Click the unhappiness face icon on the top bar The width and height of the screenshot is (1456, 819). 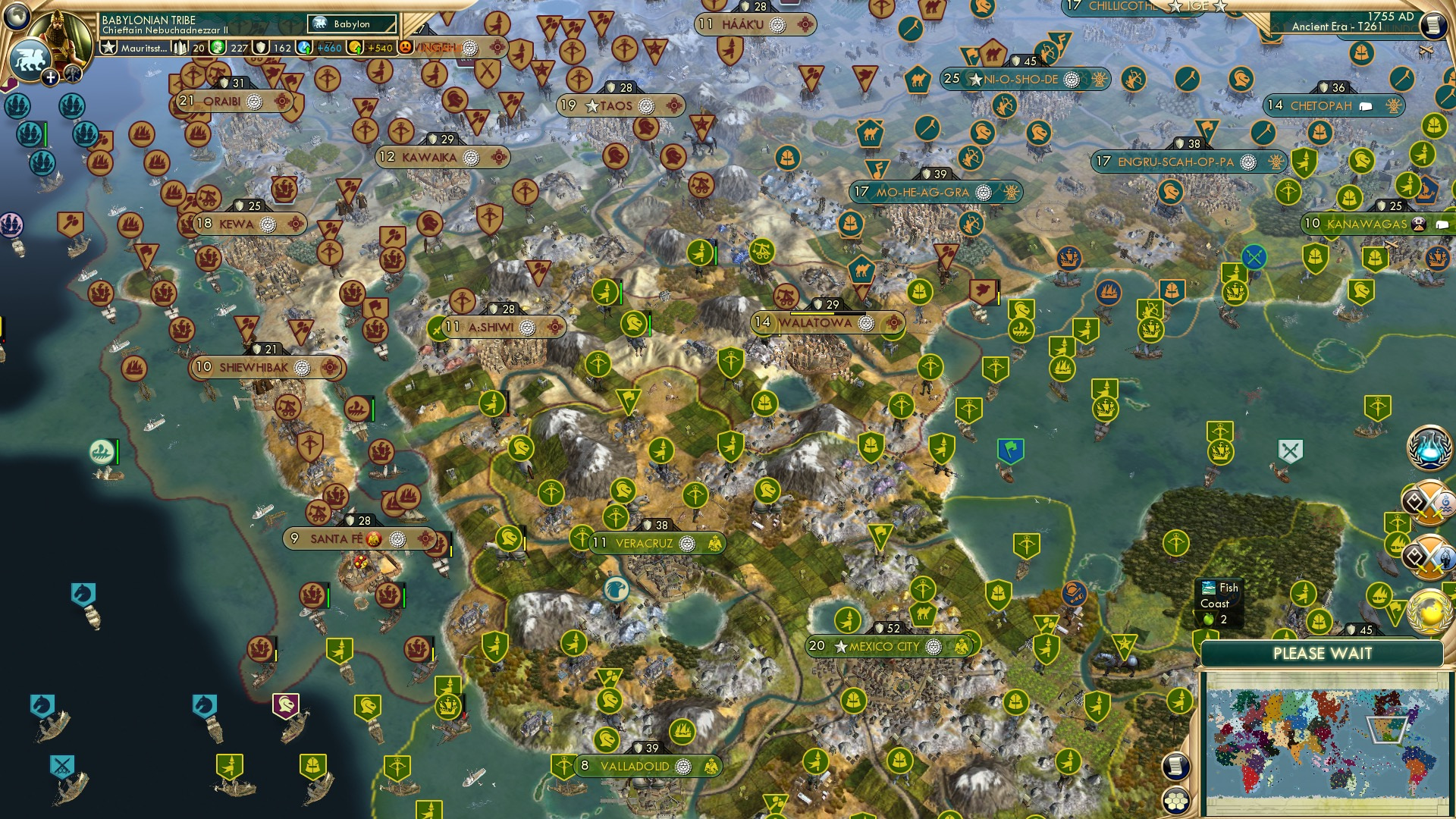404,46
